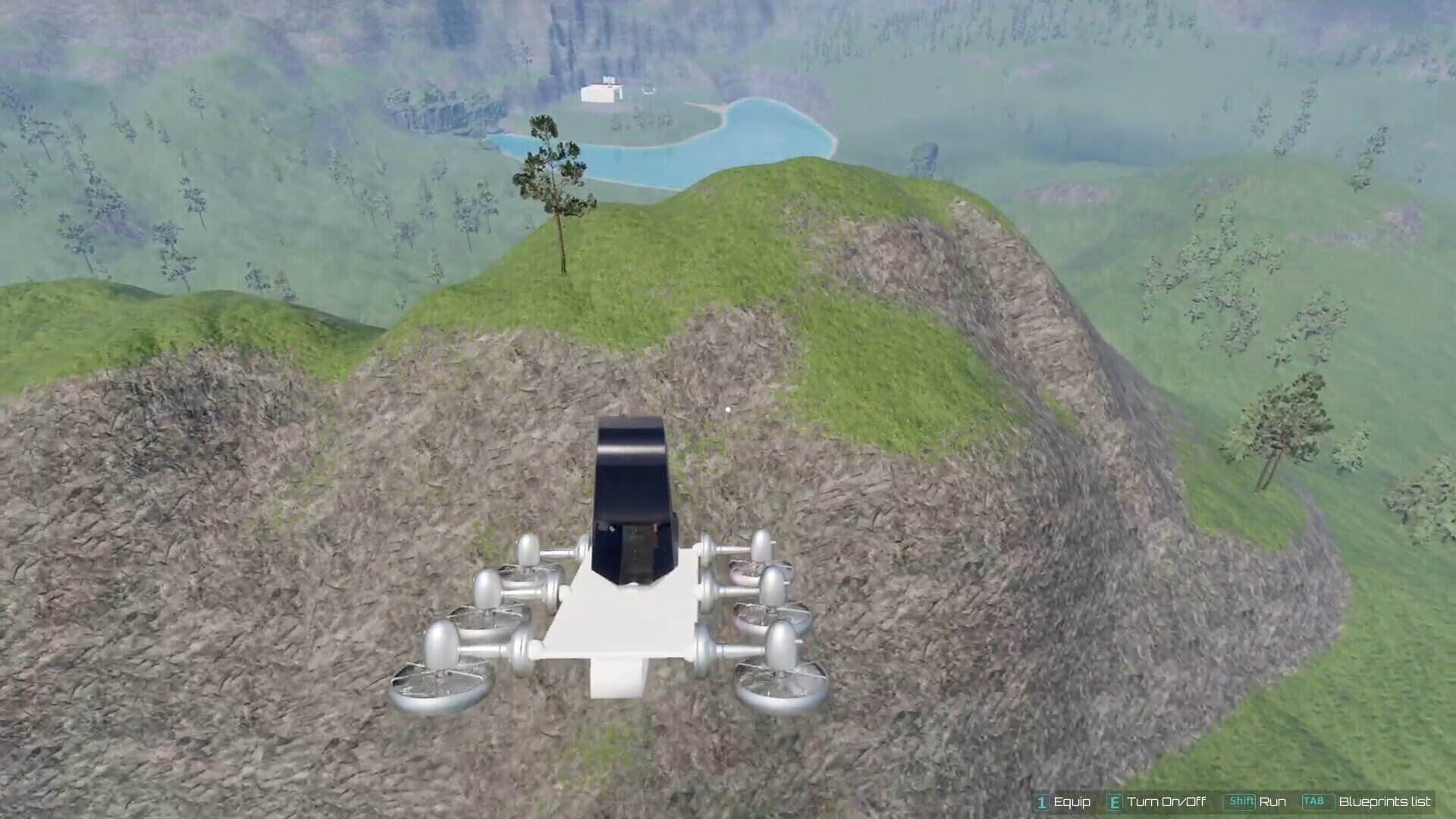Select the Run menu label
Screen dimensions: 1456x819
pyautogui.click(x=1272, y=802)
